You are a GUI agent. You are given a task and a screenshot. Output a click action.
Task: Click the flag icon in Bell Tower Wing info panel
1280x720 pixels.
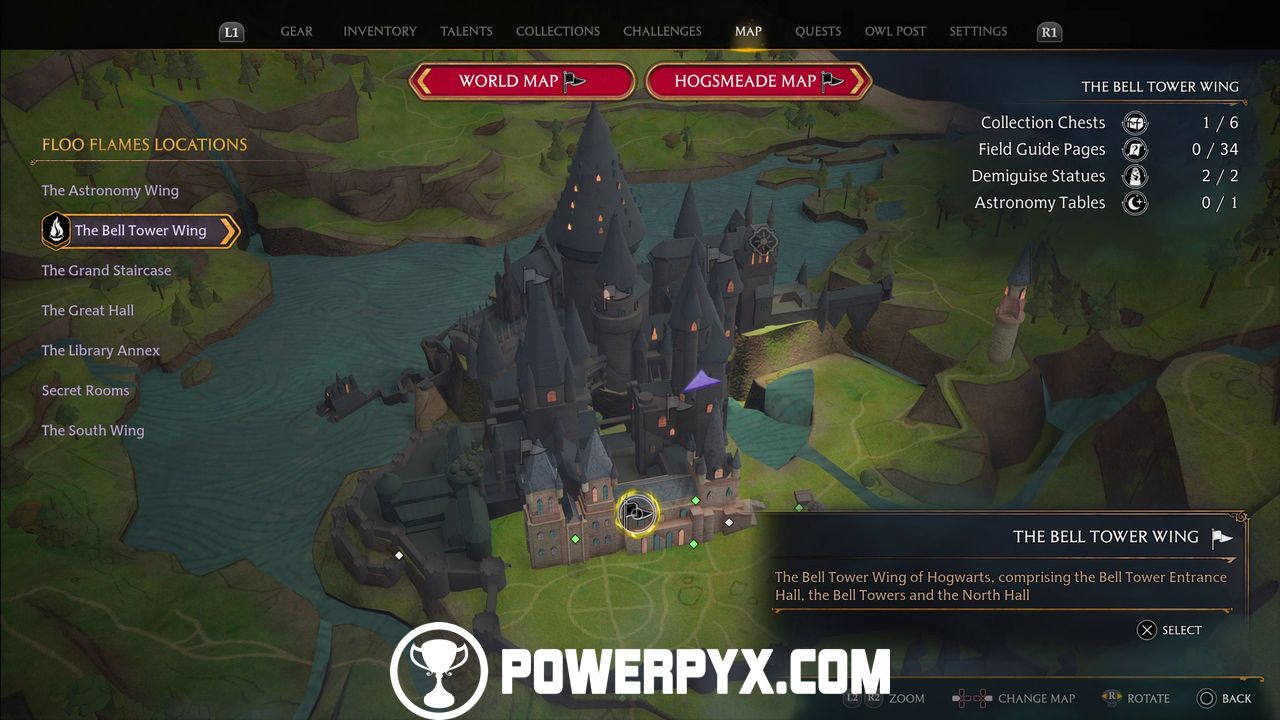coord(1220,537)
